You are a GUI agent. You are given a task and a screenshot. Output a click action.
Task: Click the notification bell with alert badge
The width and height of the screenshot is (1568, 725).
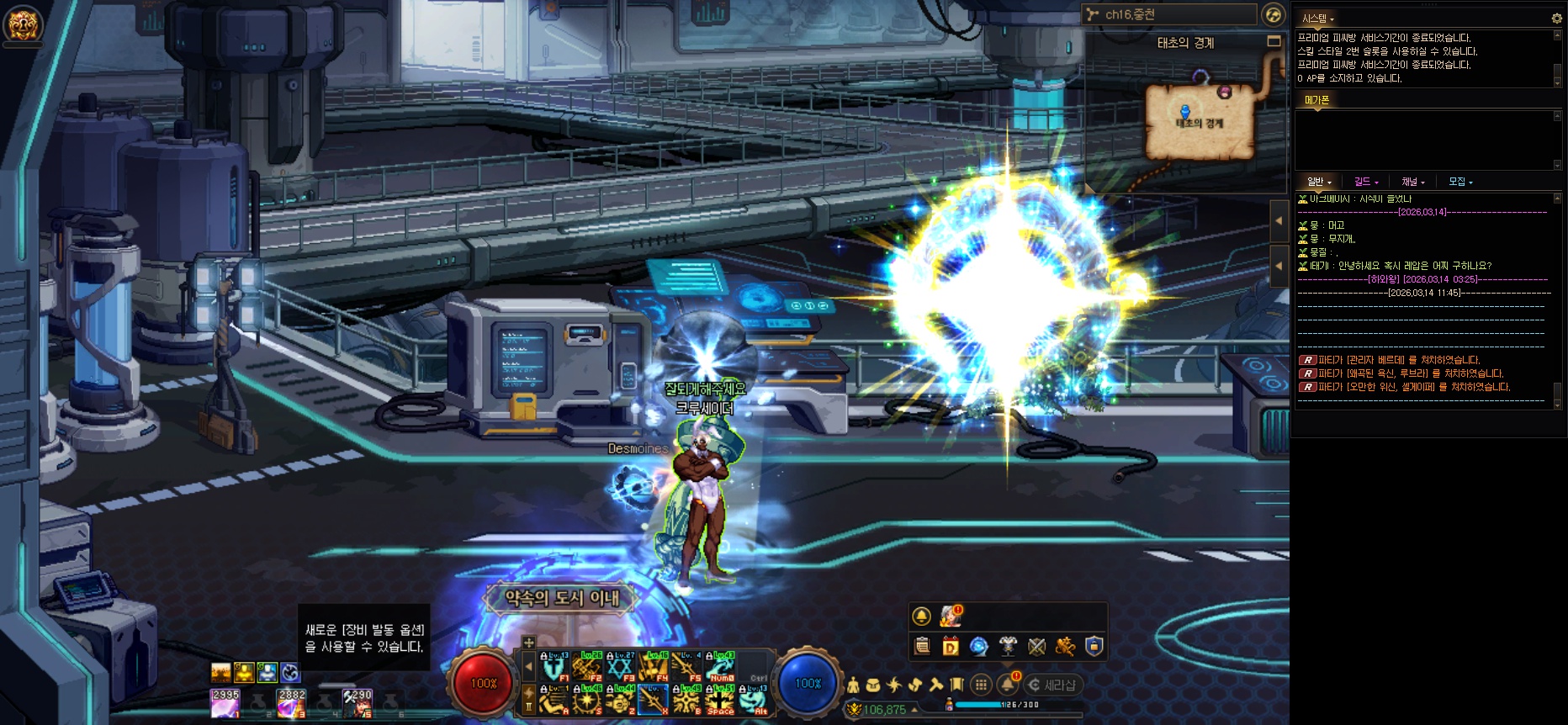coord(1009,684)
